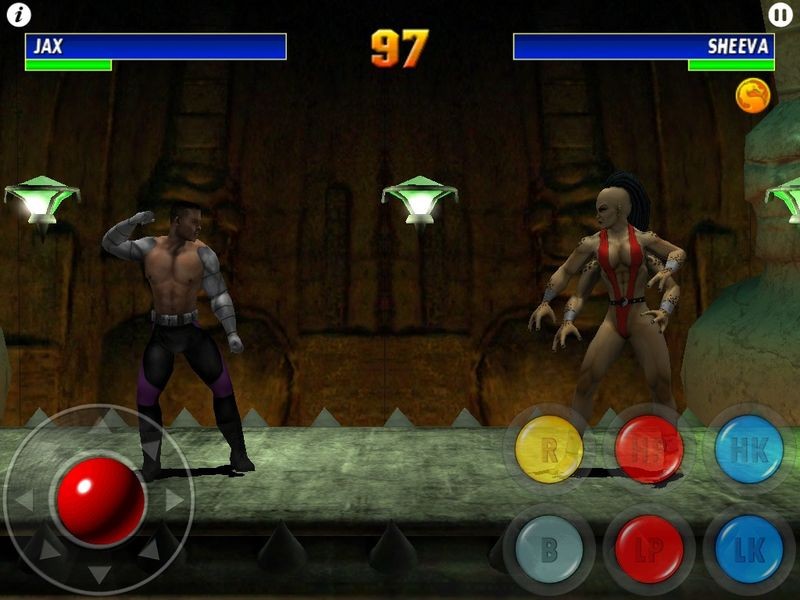Tap the joystick's left arrow

pyautogui.click(x=23, y=500)
